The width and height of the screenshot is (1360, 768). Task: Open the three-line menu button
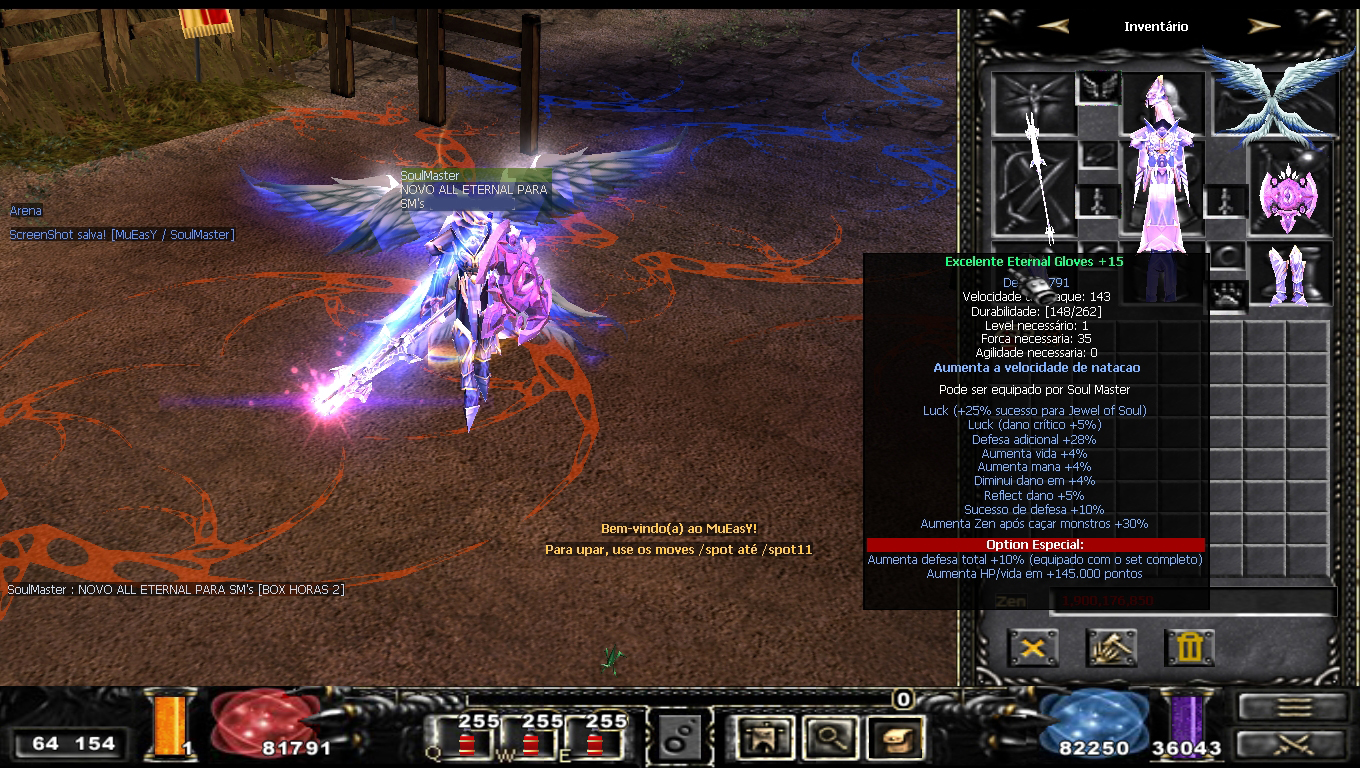pyautogui.click(x=1292, y=707)
